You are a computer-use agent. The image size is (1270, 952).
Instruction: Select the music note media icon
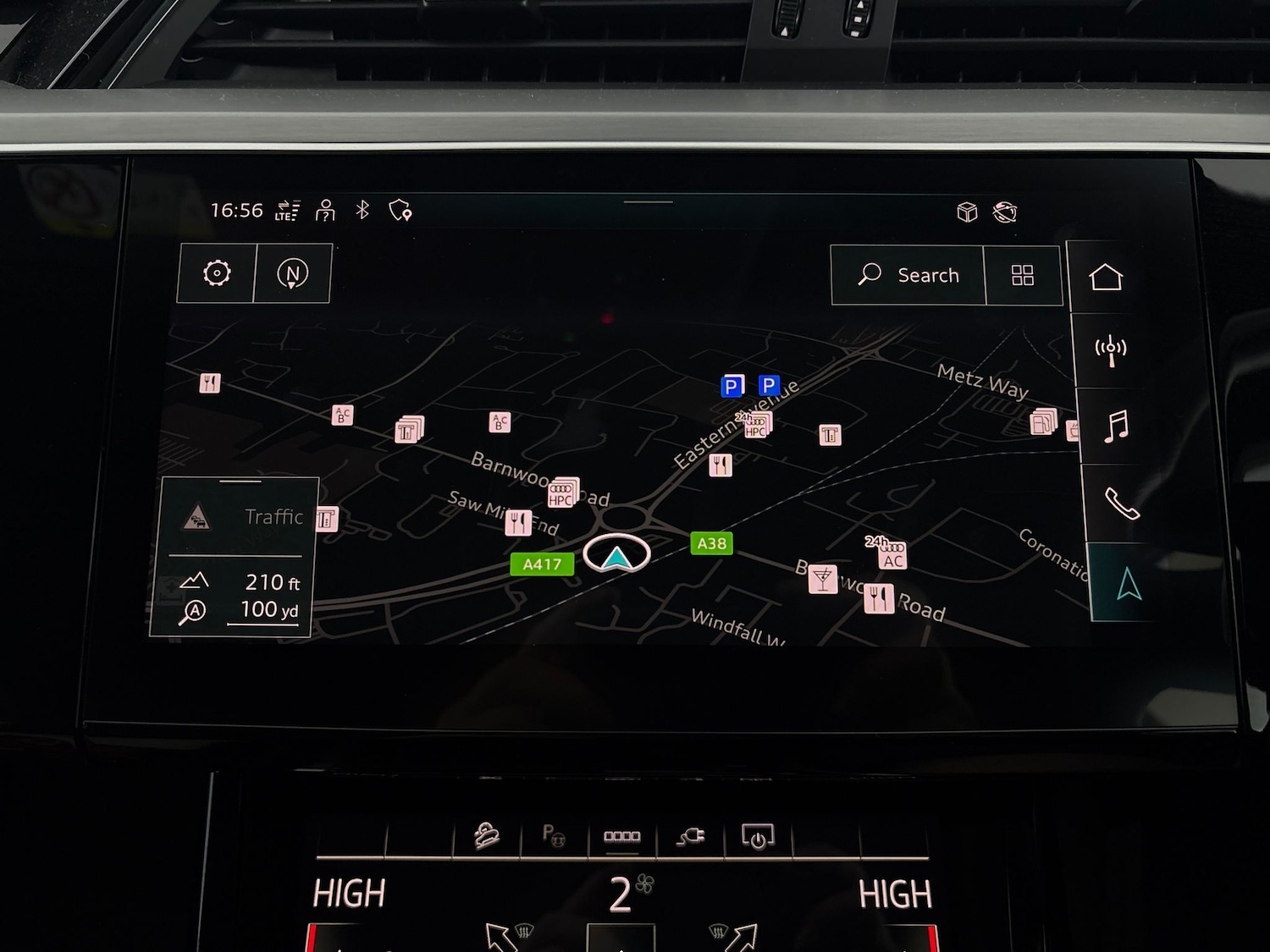pyautogui.click(x=1113, y=427)
